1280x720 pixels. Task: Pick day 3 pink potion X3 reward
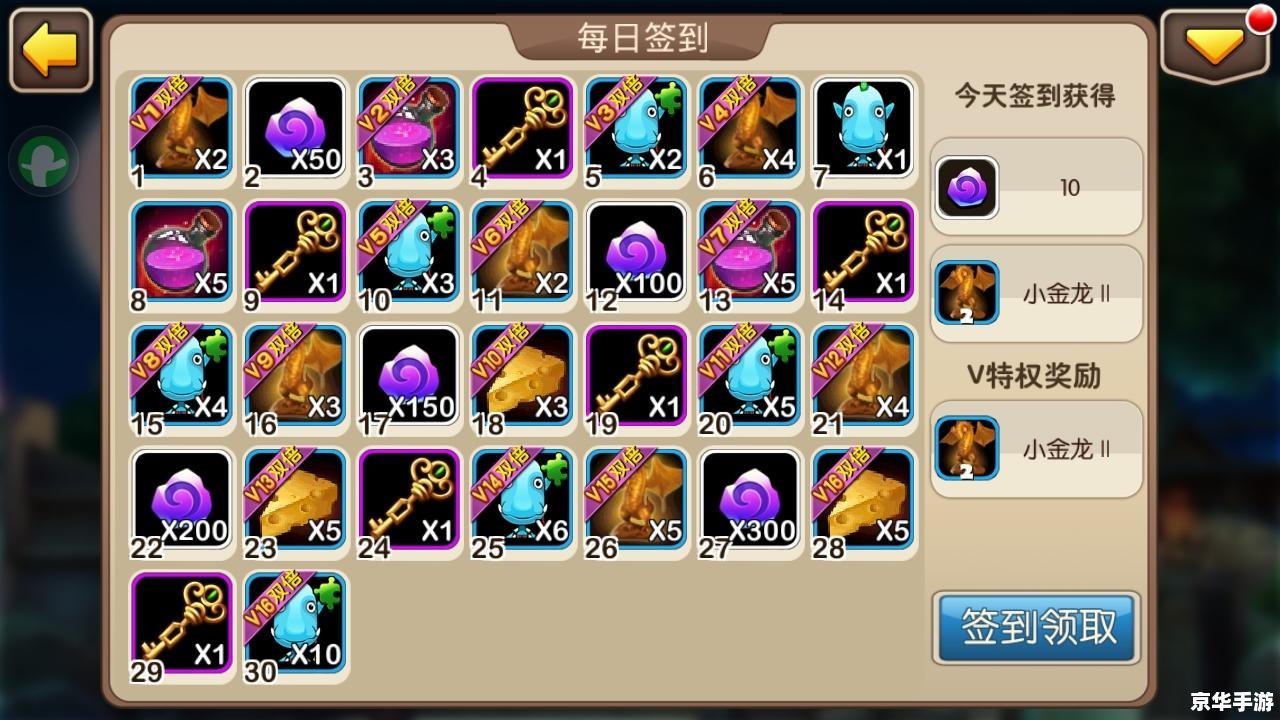coord(410,129)
